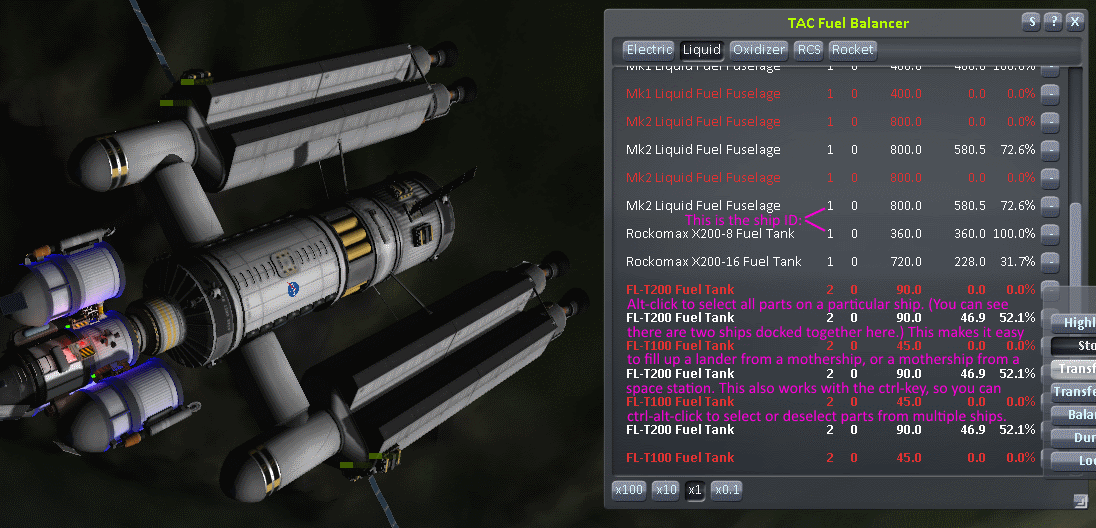Image resolution: width=1096 pixels, height=528 pixels.
Task: Switch to the Rocket tab
Action: click(852, 49)
